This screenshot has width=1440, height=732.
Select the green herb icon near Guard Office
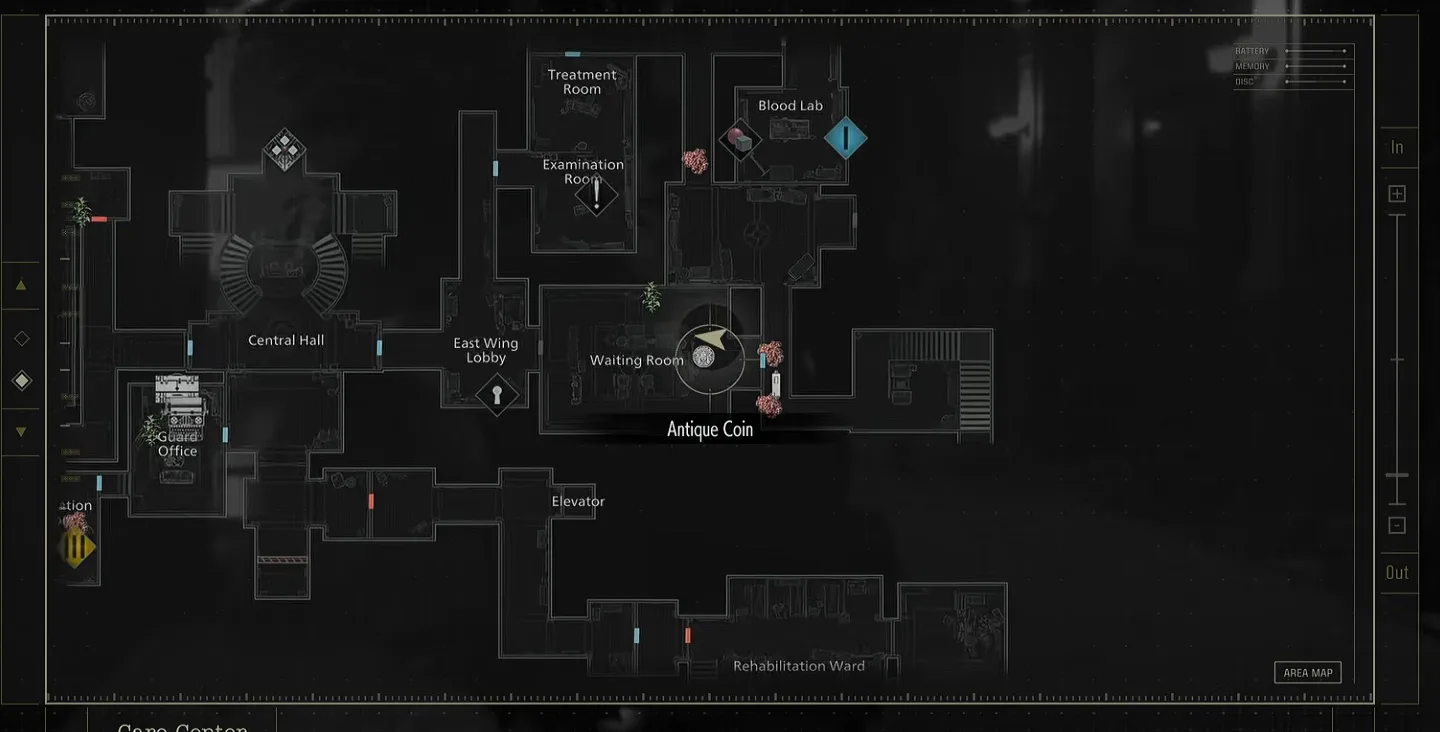151,430
